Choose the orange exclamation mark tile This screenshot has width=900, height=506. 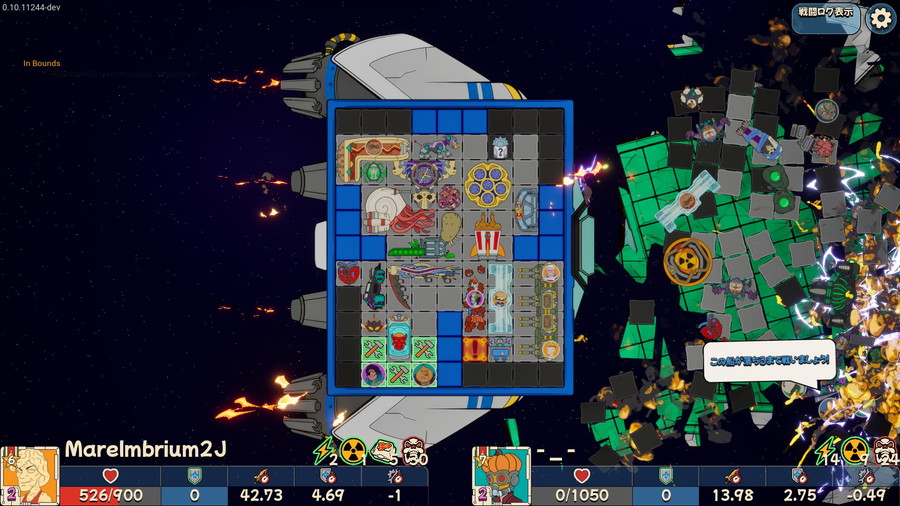point(475,348)
